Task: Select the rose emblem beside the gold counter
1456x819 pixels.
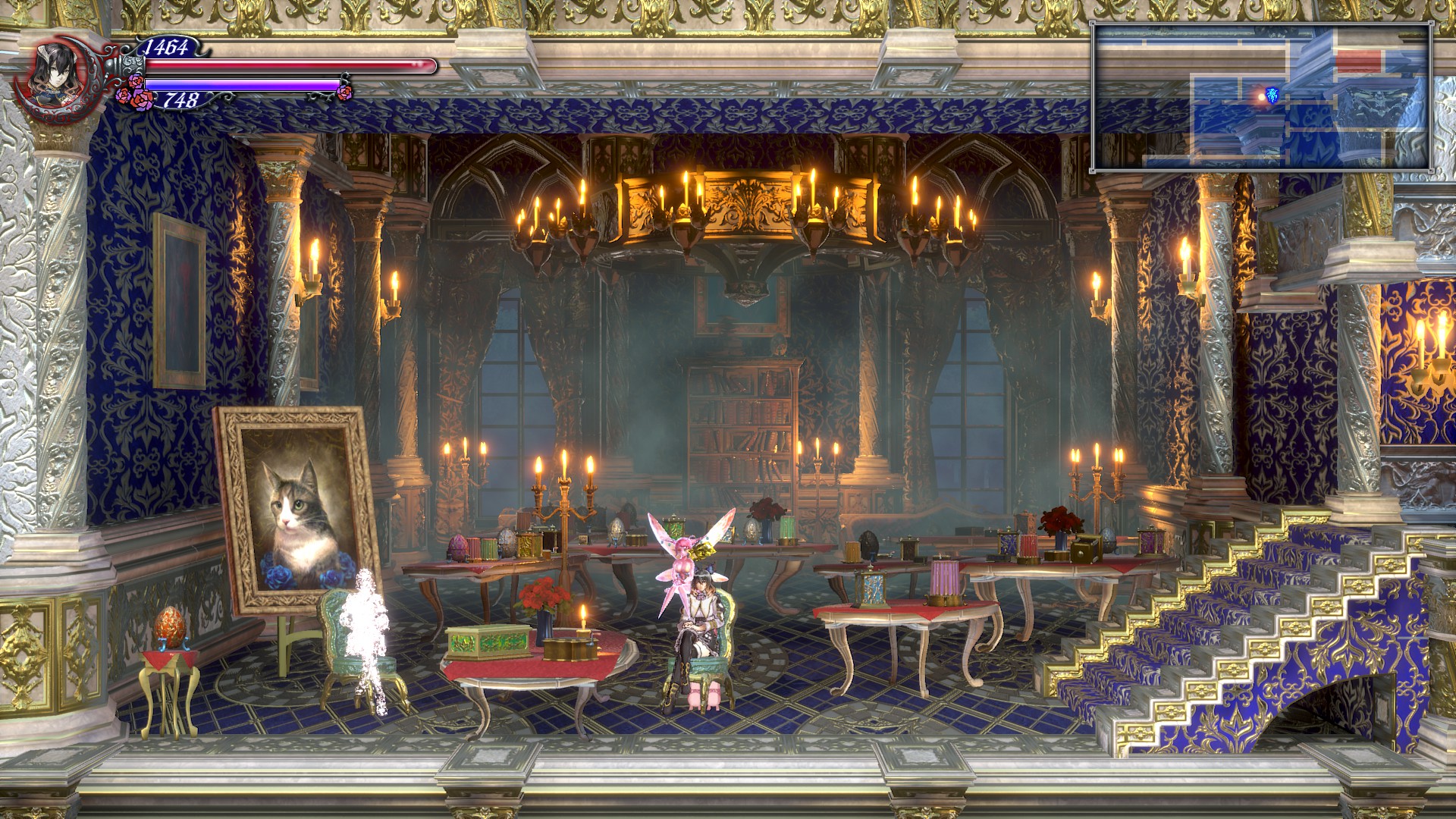Action: point(139,97)
